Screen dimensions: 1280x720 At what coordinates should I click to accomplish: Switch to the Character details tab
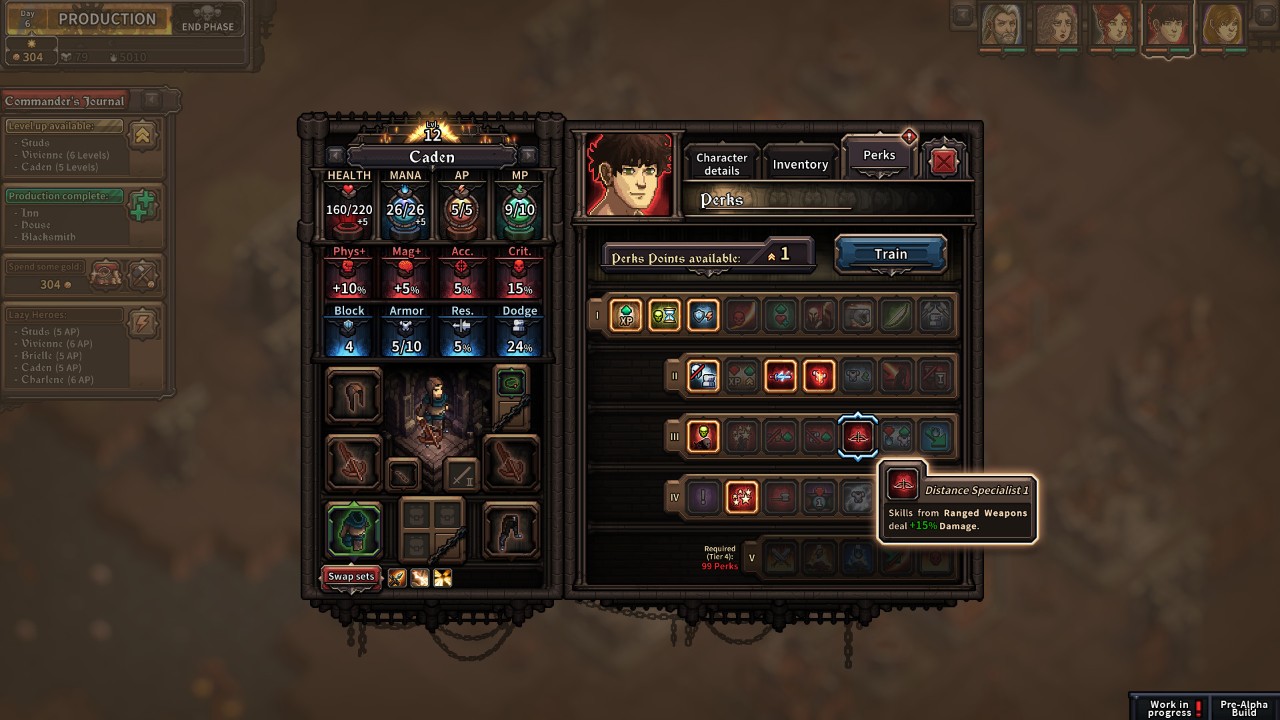[721, 164]
